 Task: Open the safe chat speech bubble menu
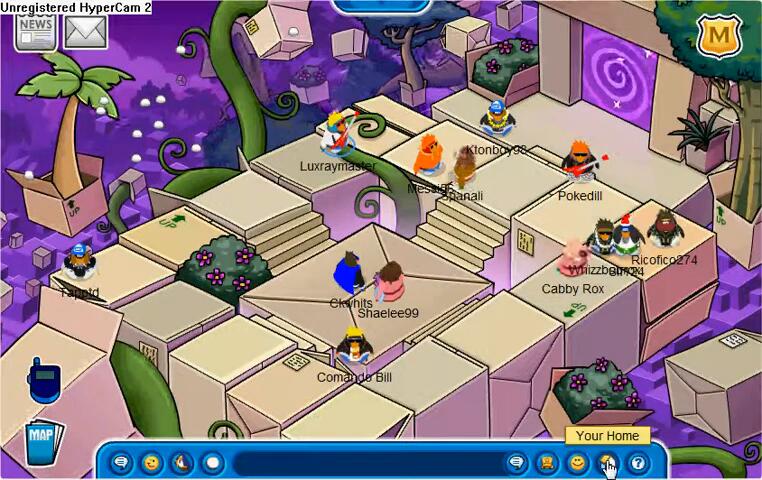(121, 463)
